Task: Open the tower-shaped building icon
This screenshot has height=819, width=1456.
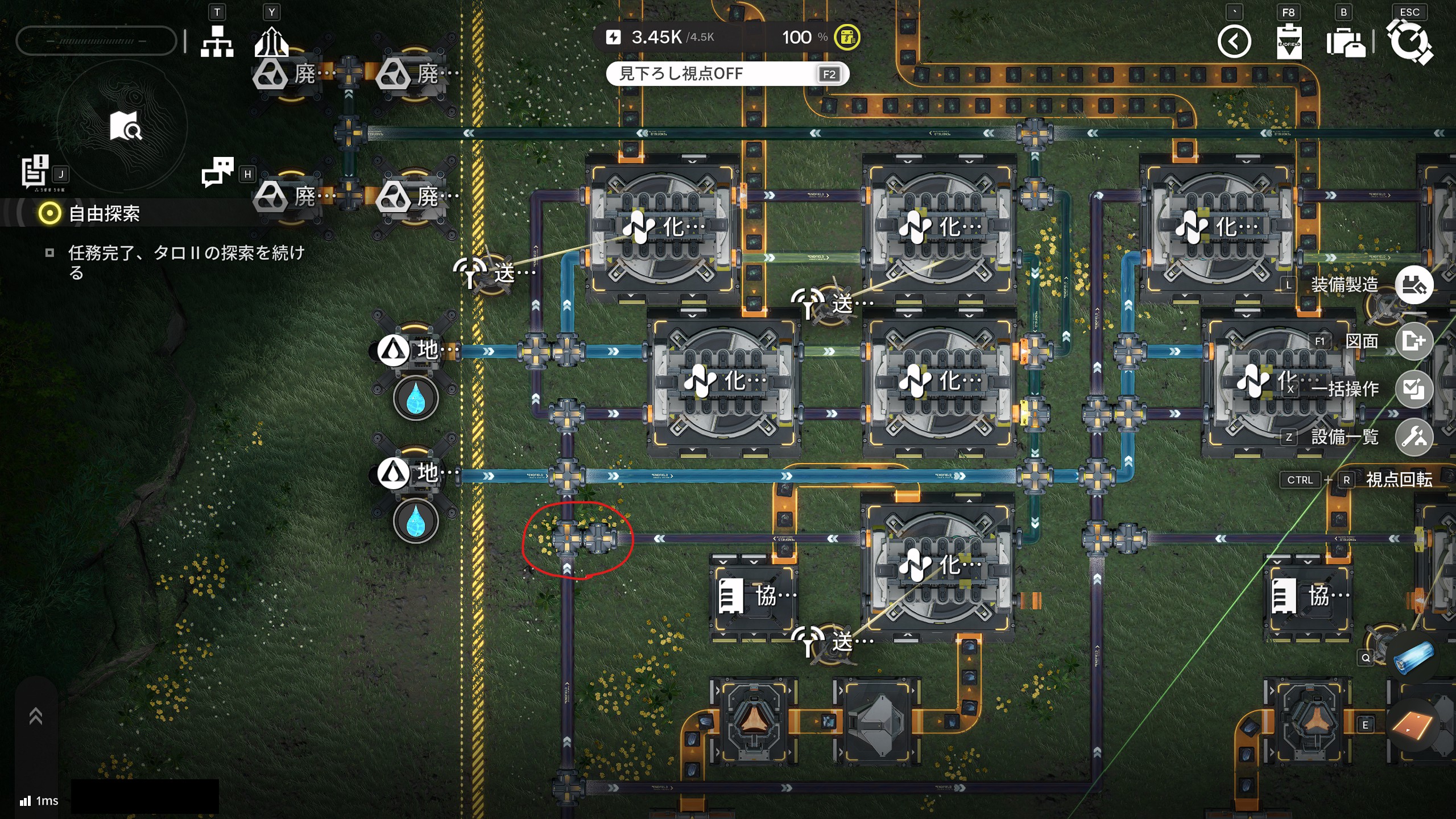Action: coord(271,42)
